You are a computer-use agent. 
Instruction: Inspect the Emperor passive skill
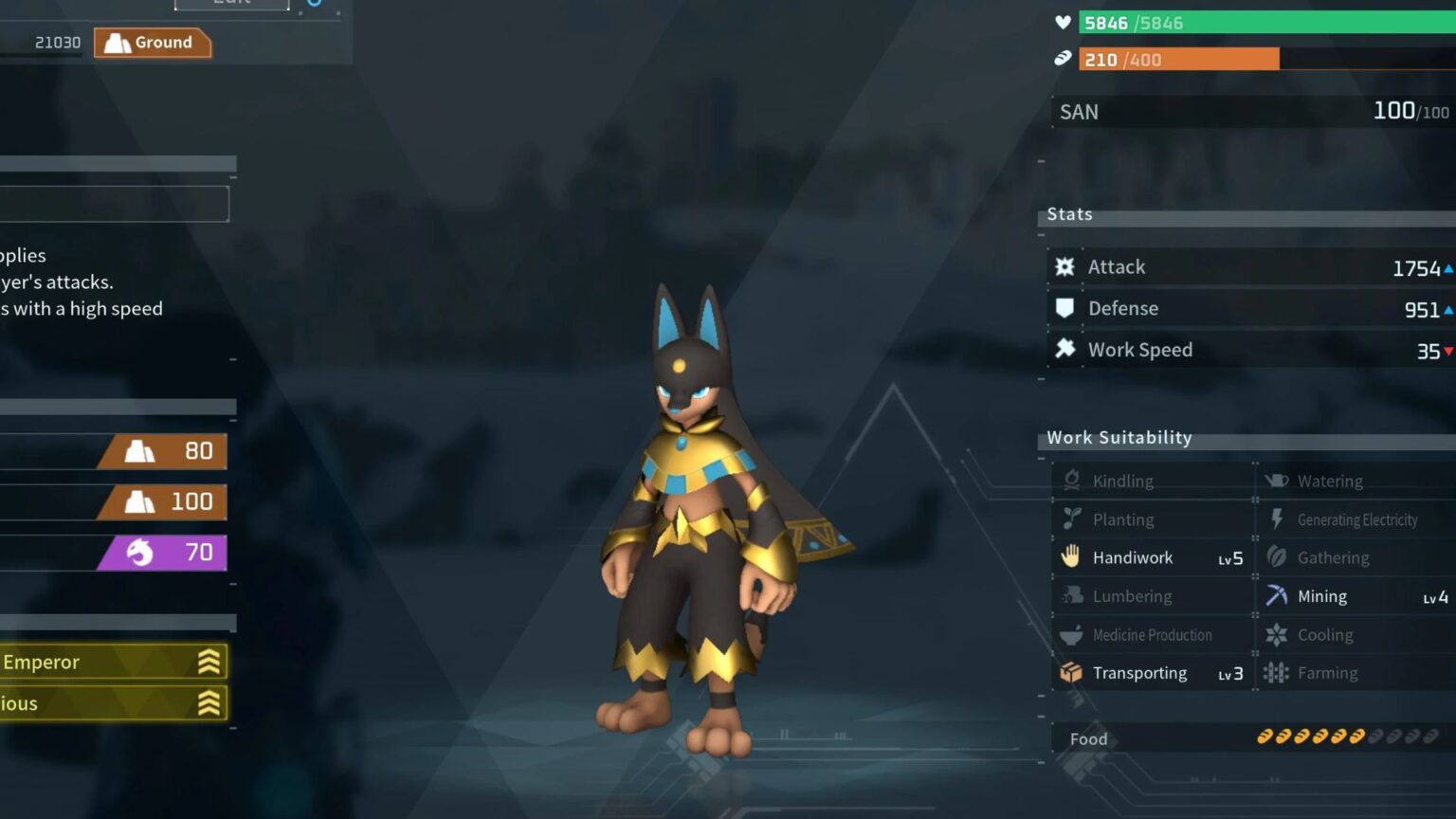click(x=112, y=662)
